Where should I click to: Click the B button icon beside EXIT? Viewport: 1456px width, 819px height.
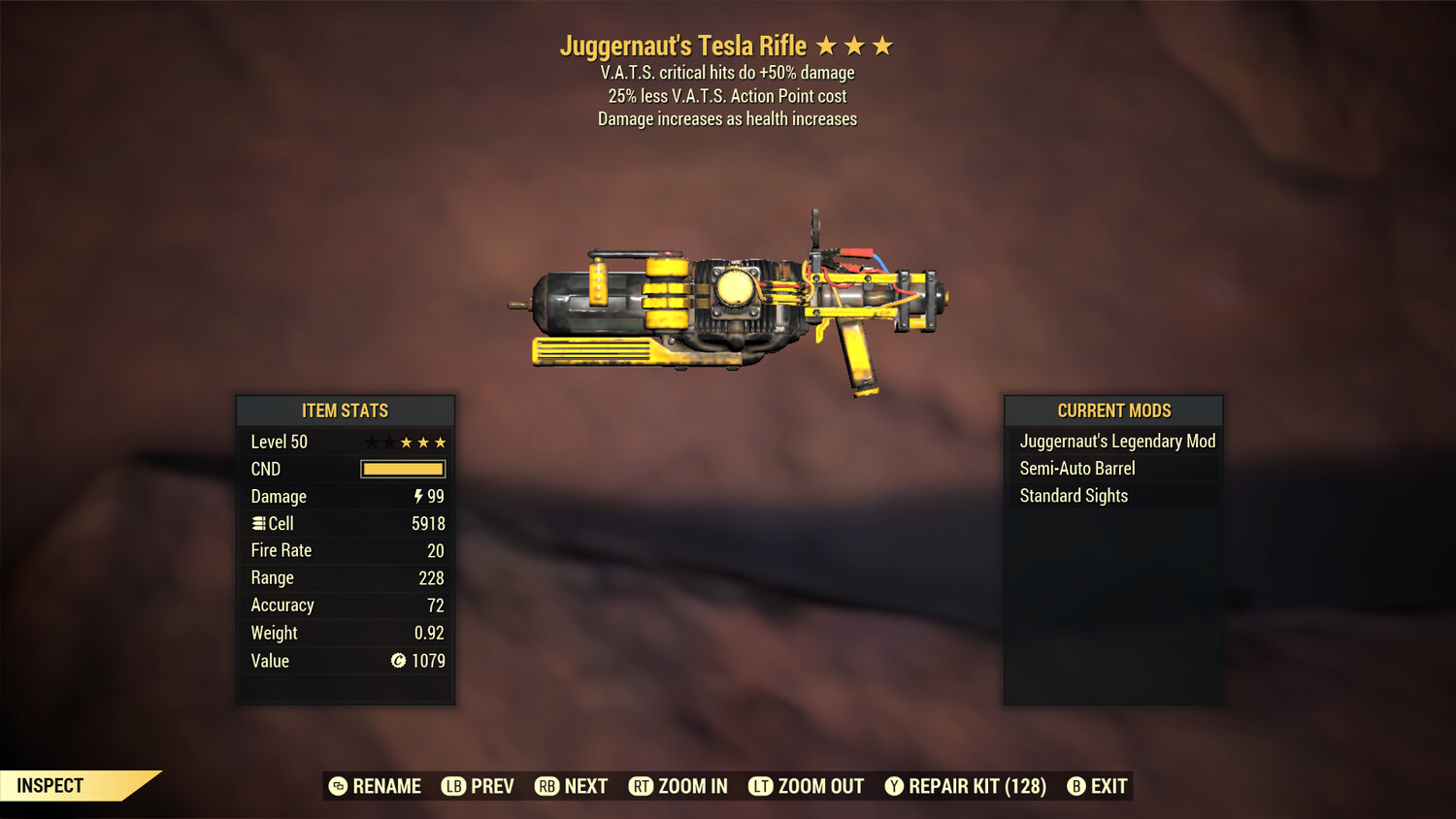point(1075,786)
